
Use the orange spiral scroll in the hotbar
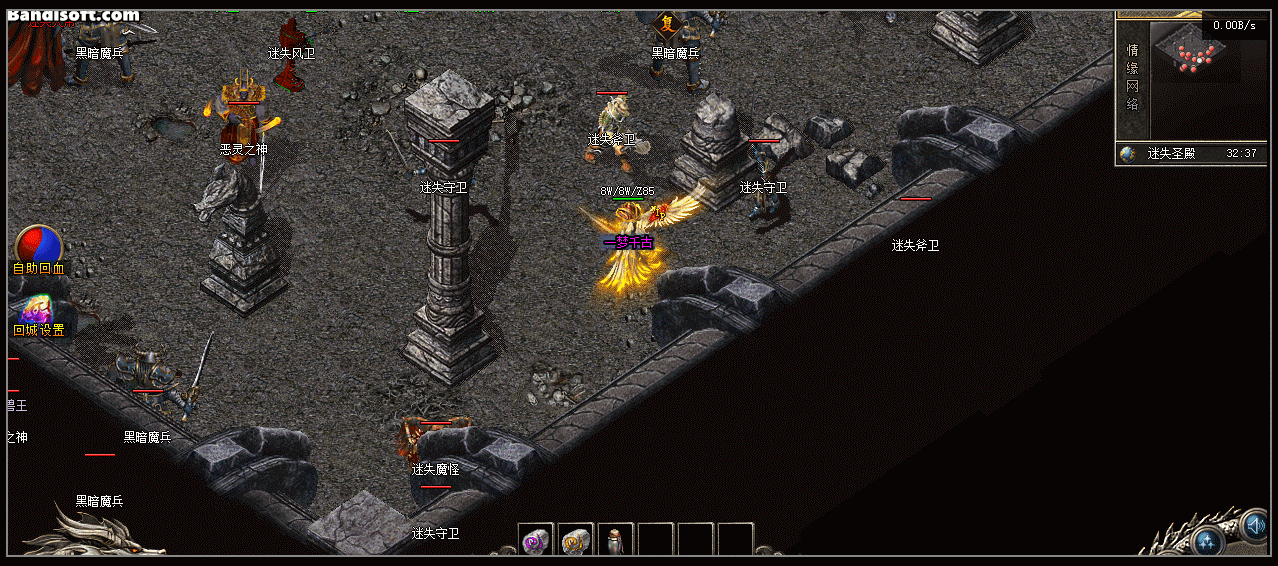tap(576, 540)
